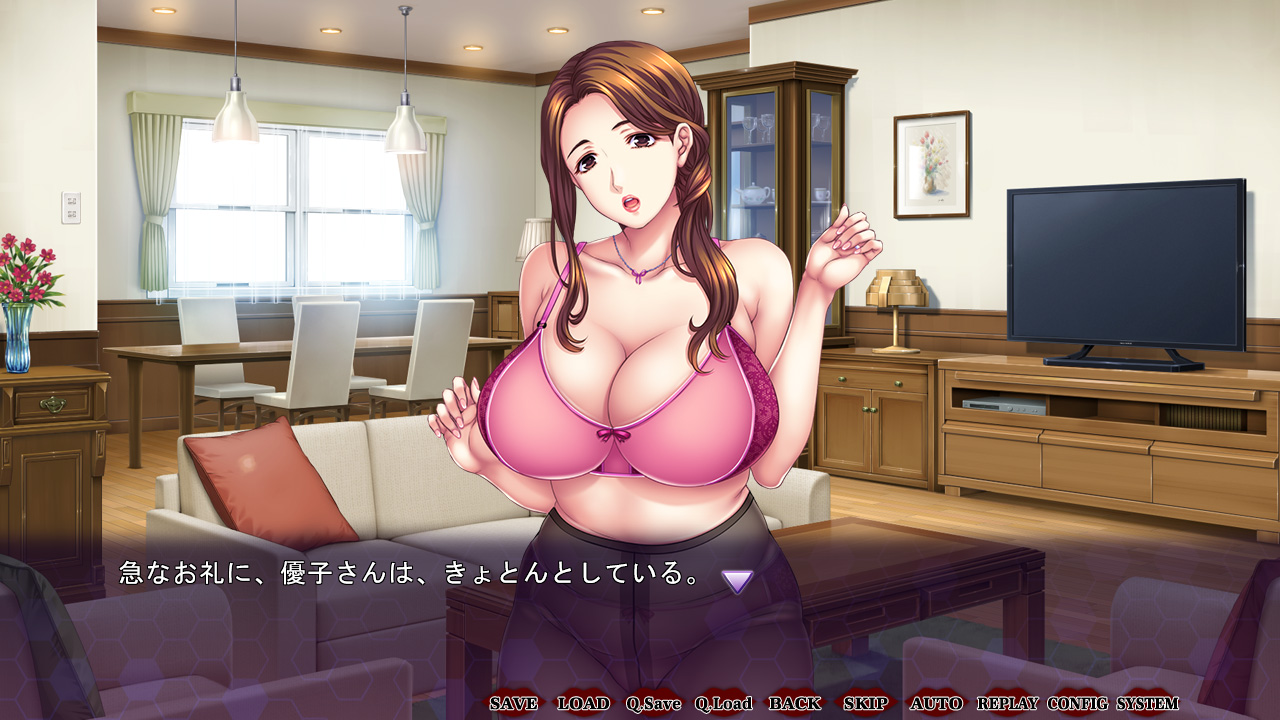This screenshot has height=720, width=1280.
Task: Quick save with Q.Save
Action: [x=653, y=703]
